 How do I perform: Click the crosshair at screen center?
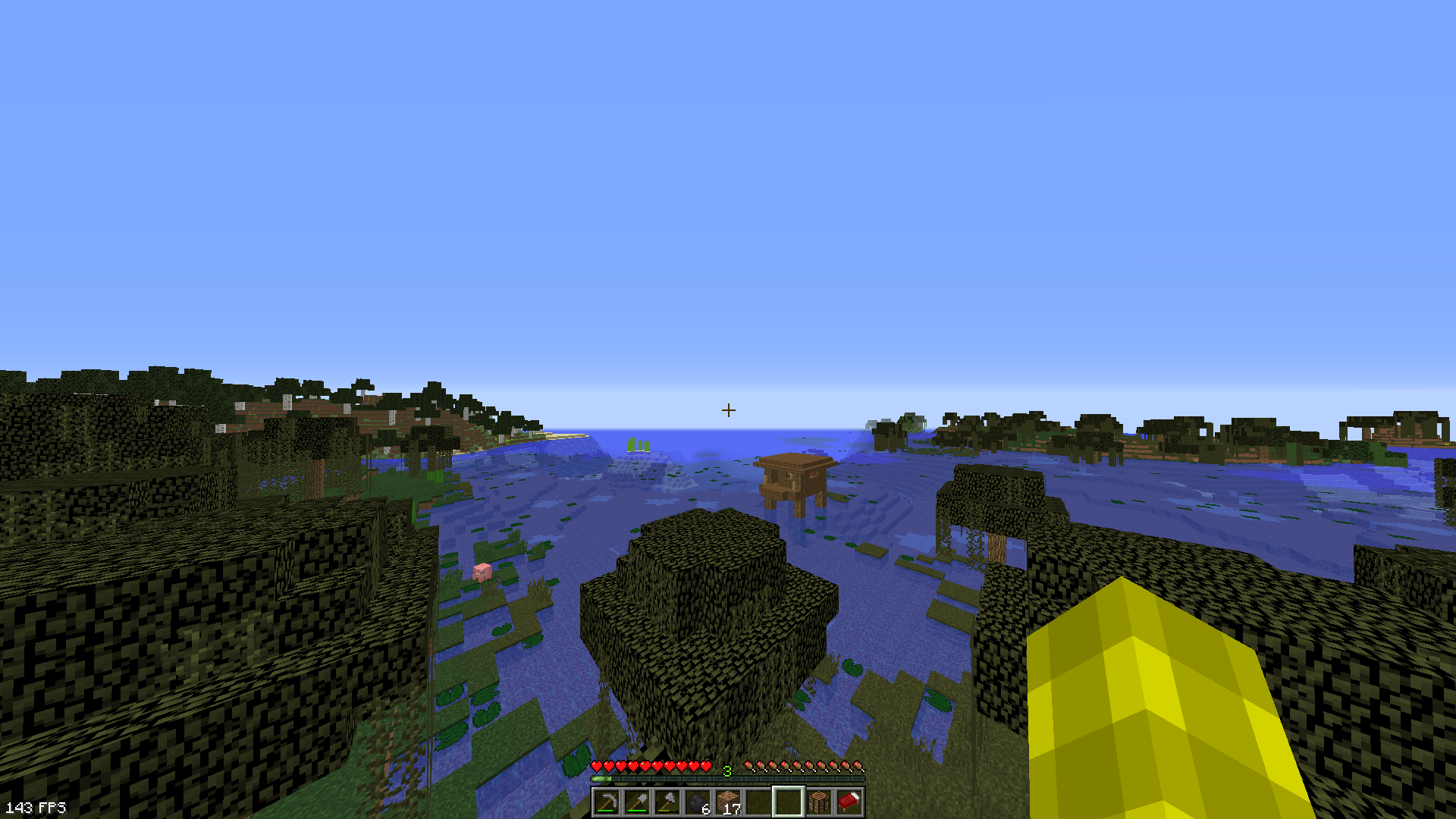(x=730, y=409)
